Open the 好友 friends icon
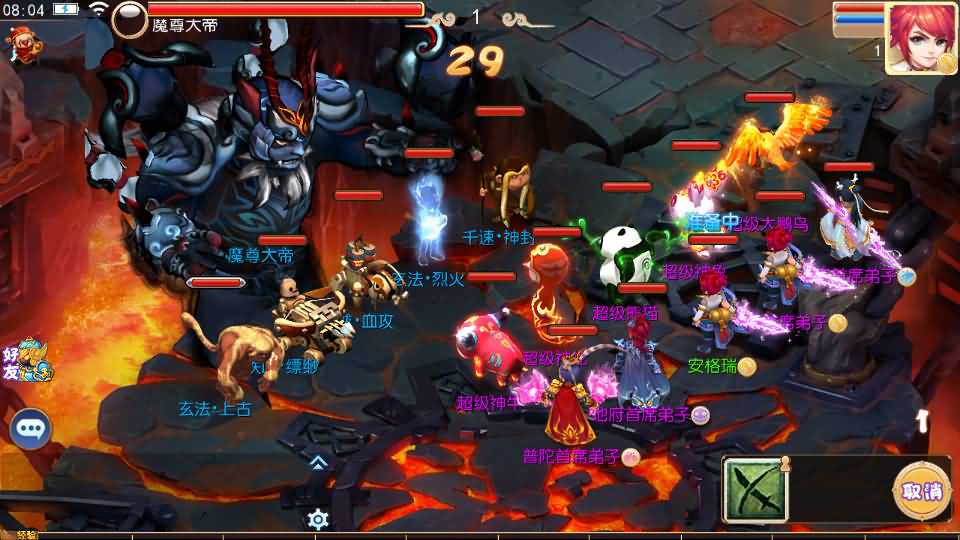 25,360
